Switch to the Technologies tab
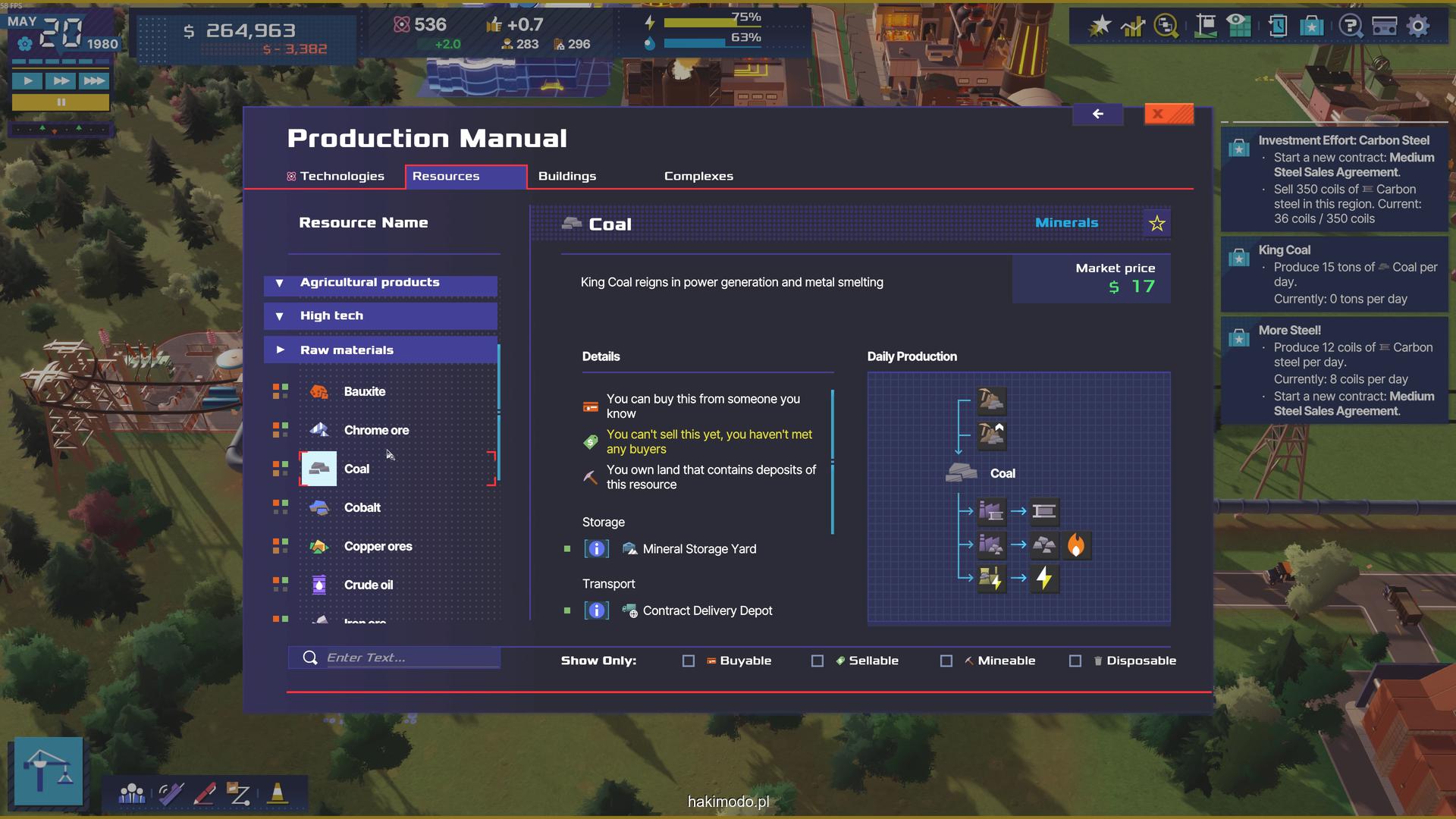 335,176
